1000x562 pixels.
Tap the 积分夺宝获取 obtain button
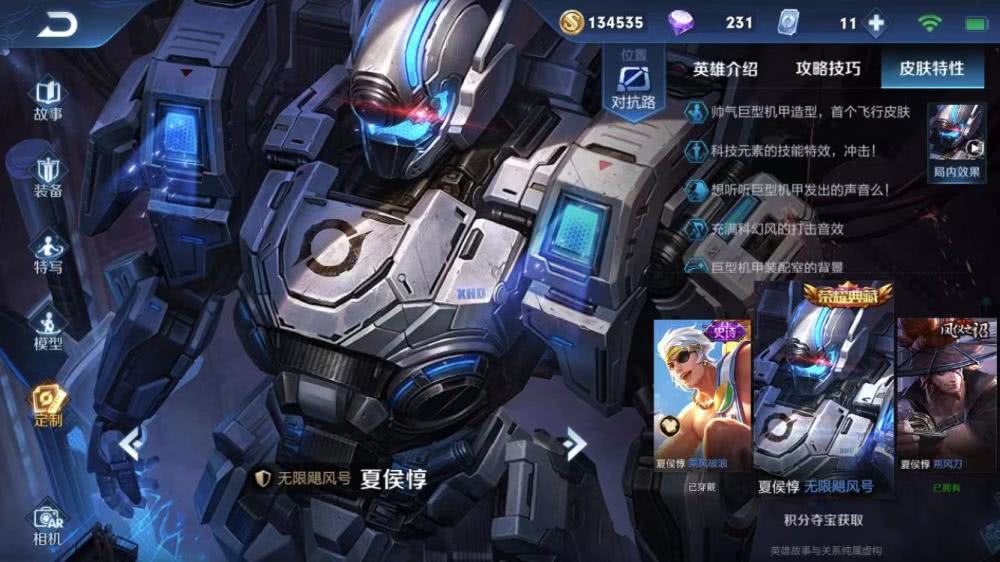pos(823,520)
